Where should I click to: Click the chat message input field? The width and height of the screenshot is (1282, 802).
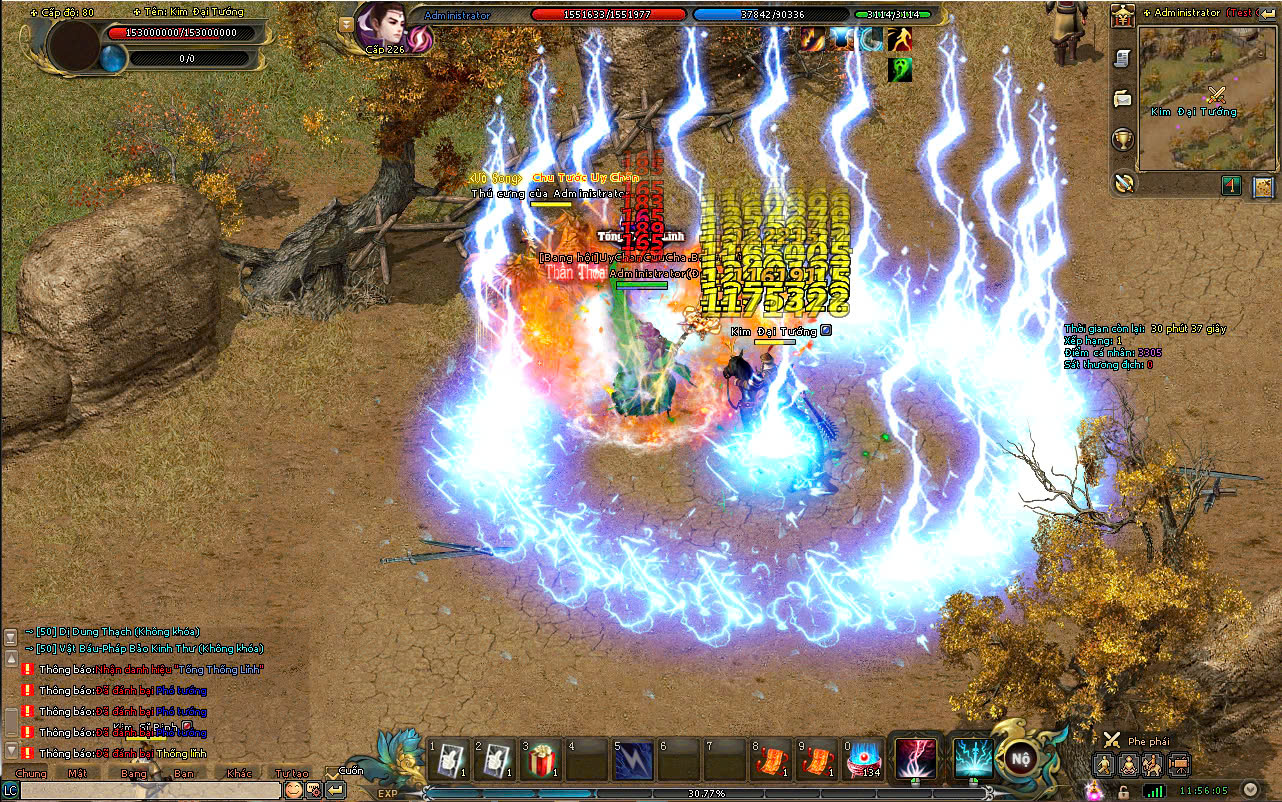(150, 790)
